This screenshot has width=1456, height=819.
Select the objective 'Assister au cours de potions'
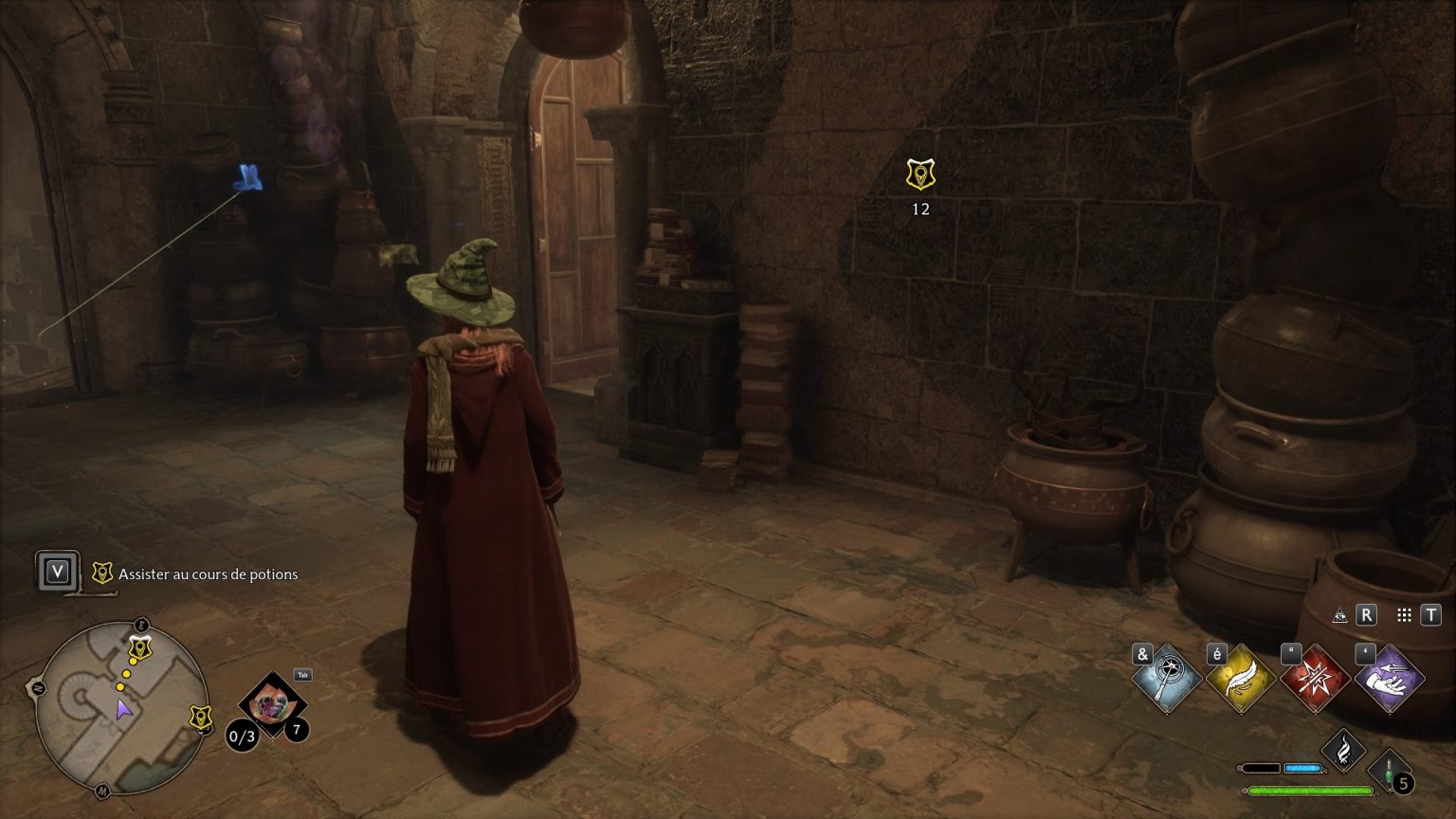click(207, 574)
